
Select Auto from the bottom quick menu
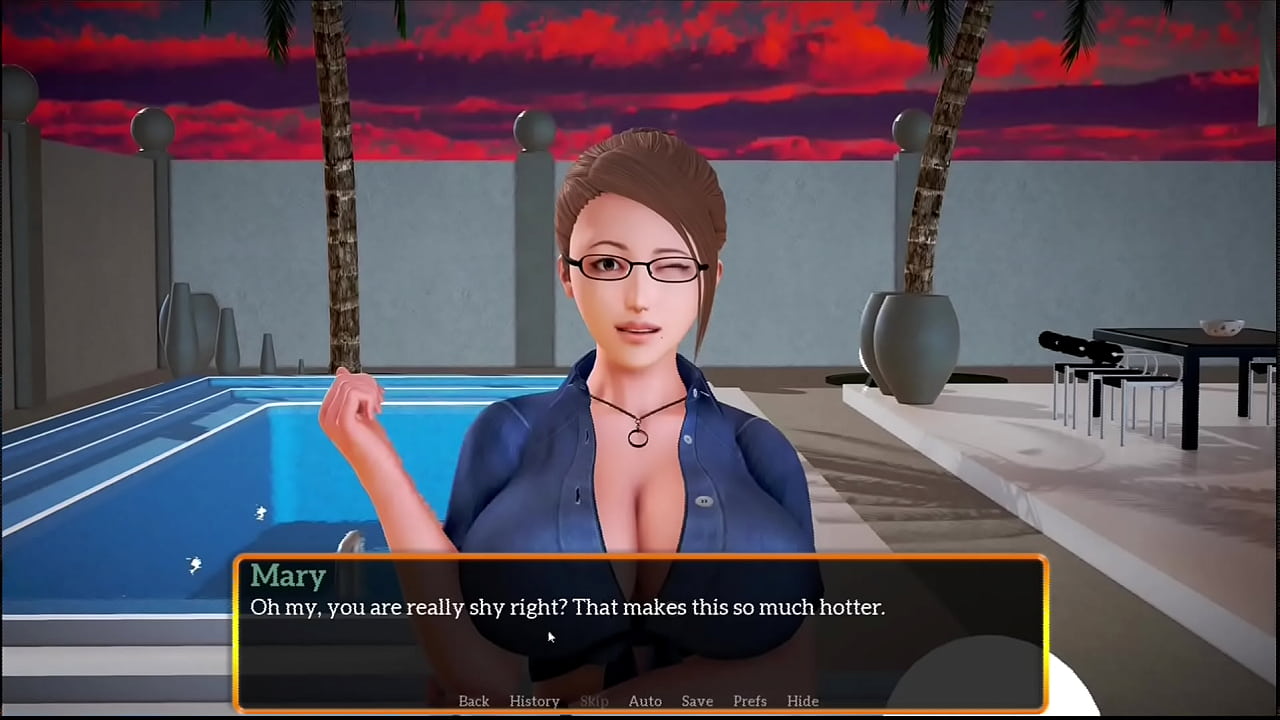coord(645,701)
